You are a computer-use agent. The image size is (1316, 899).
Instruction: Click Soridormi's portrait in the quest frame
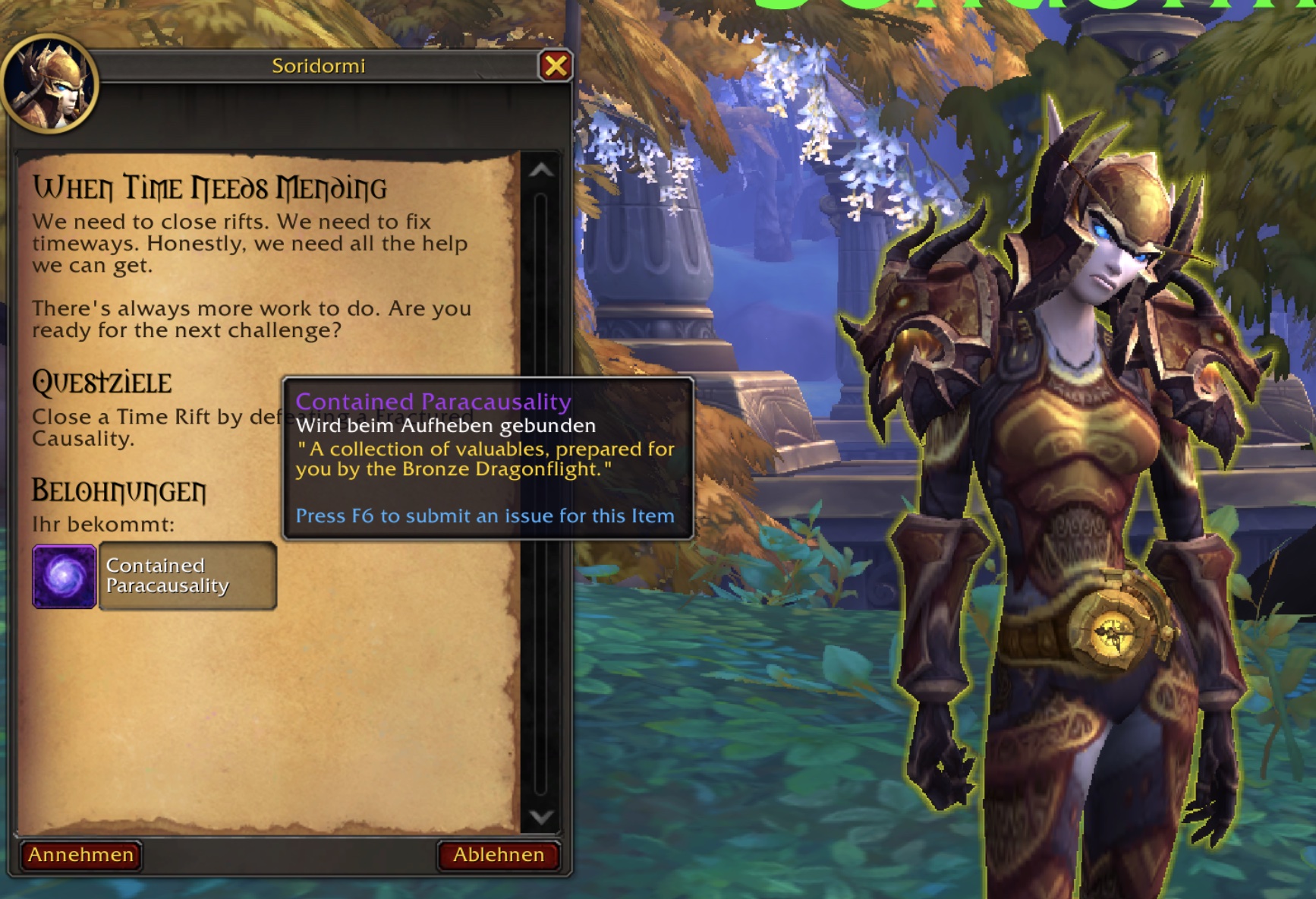point(50,85)
